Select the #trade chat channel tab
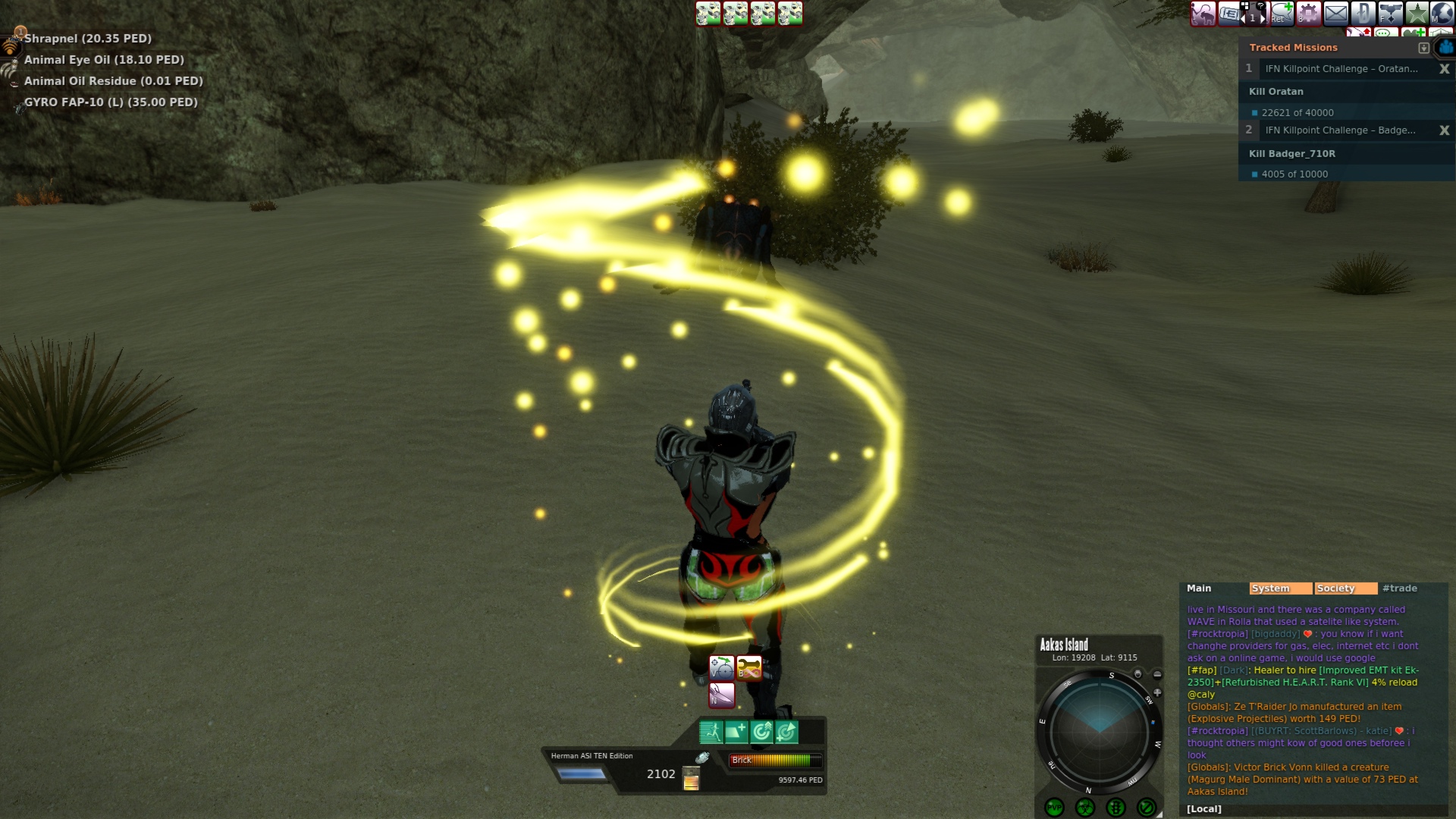The height and width of the screenshot is (819, 1456). 1399,588
